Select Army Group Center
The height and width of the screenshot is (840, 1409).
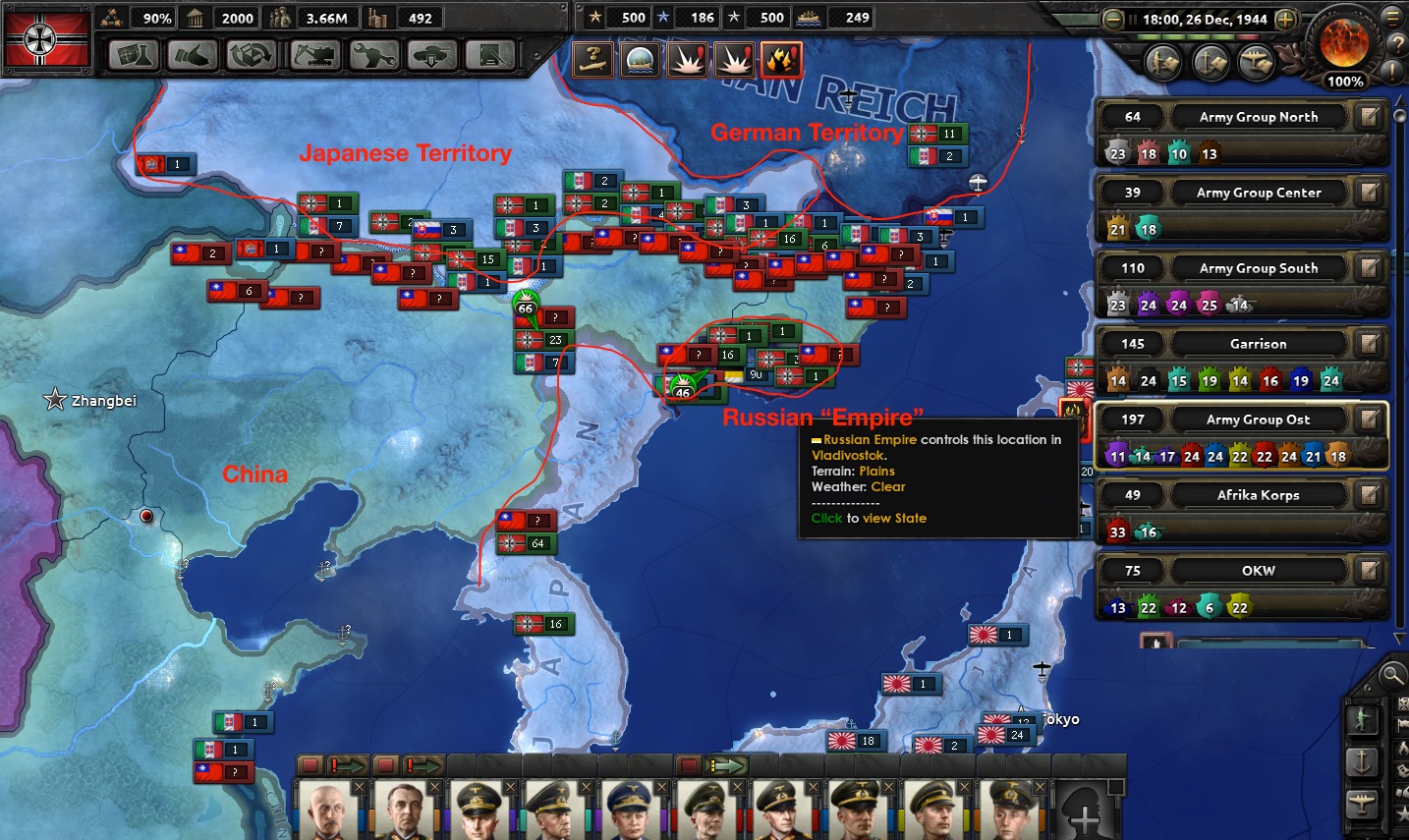tap(1258, 193)
